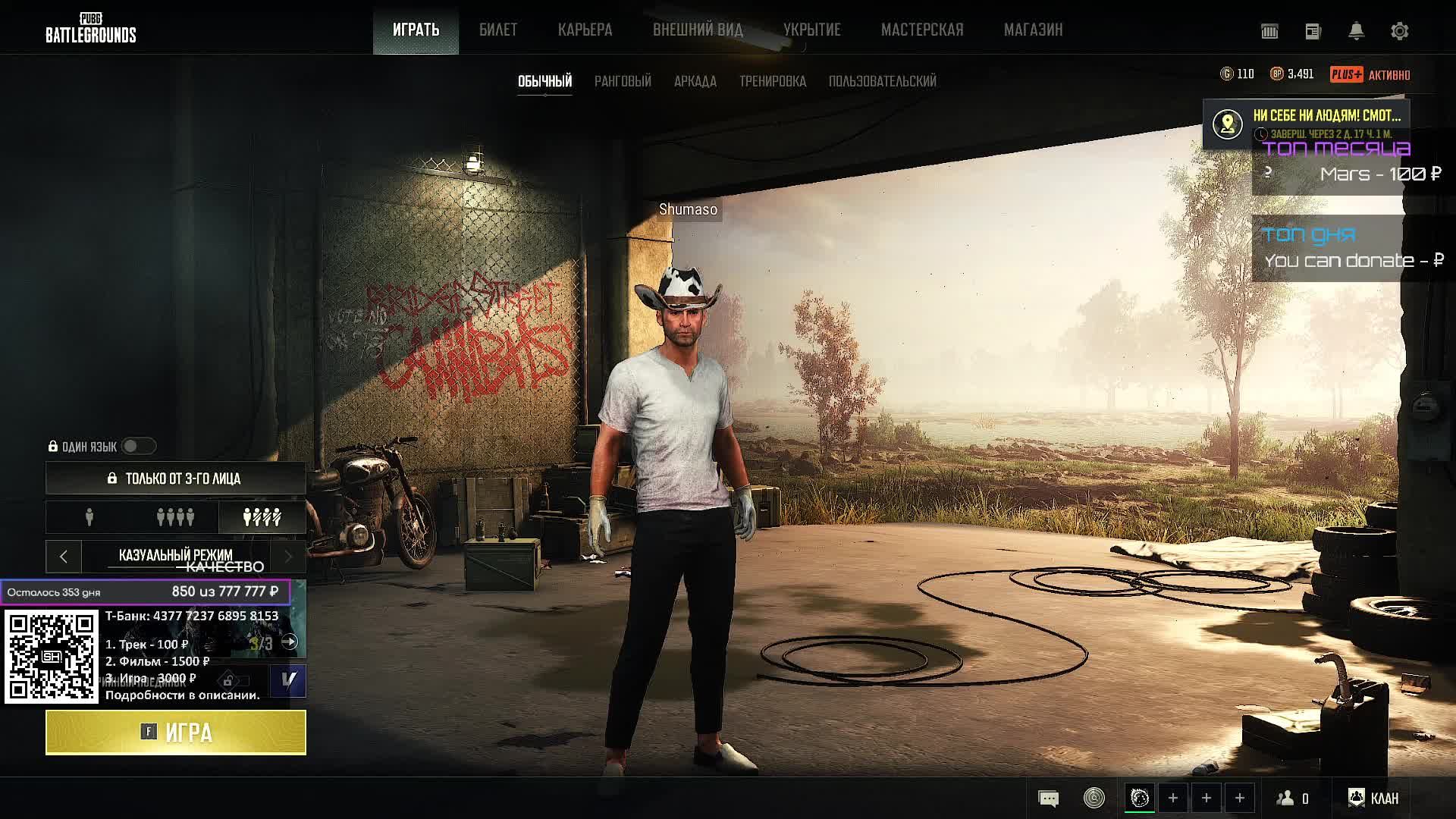Go to the Укрытие tab
The height and width of the screenshot is (819, 1456).
811,30
